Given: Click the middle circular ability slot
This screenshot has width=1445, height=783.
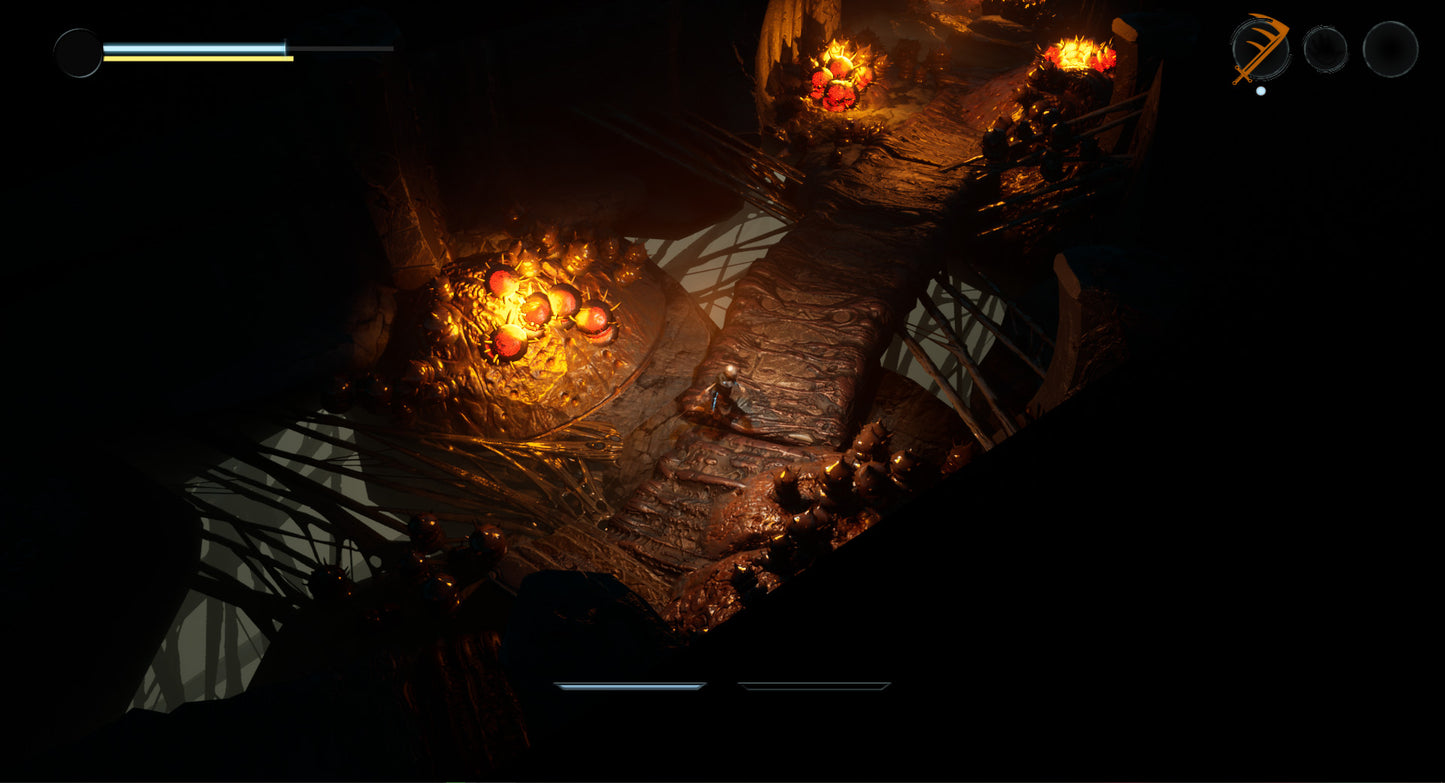Looking at the screenshot, I should [x=1328, y=47].
